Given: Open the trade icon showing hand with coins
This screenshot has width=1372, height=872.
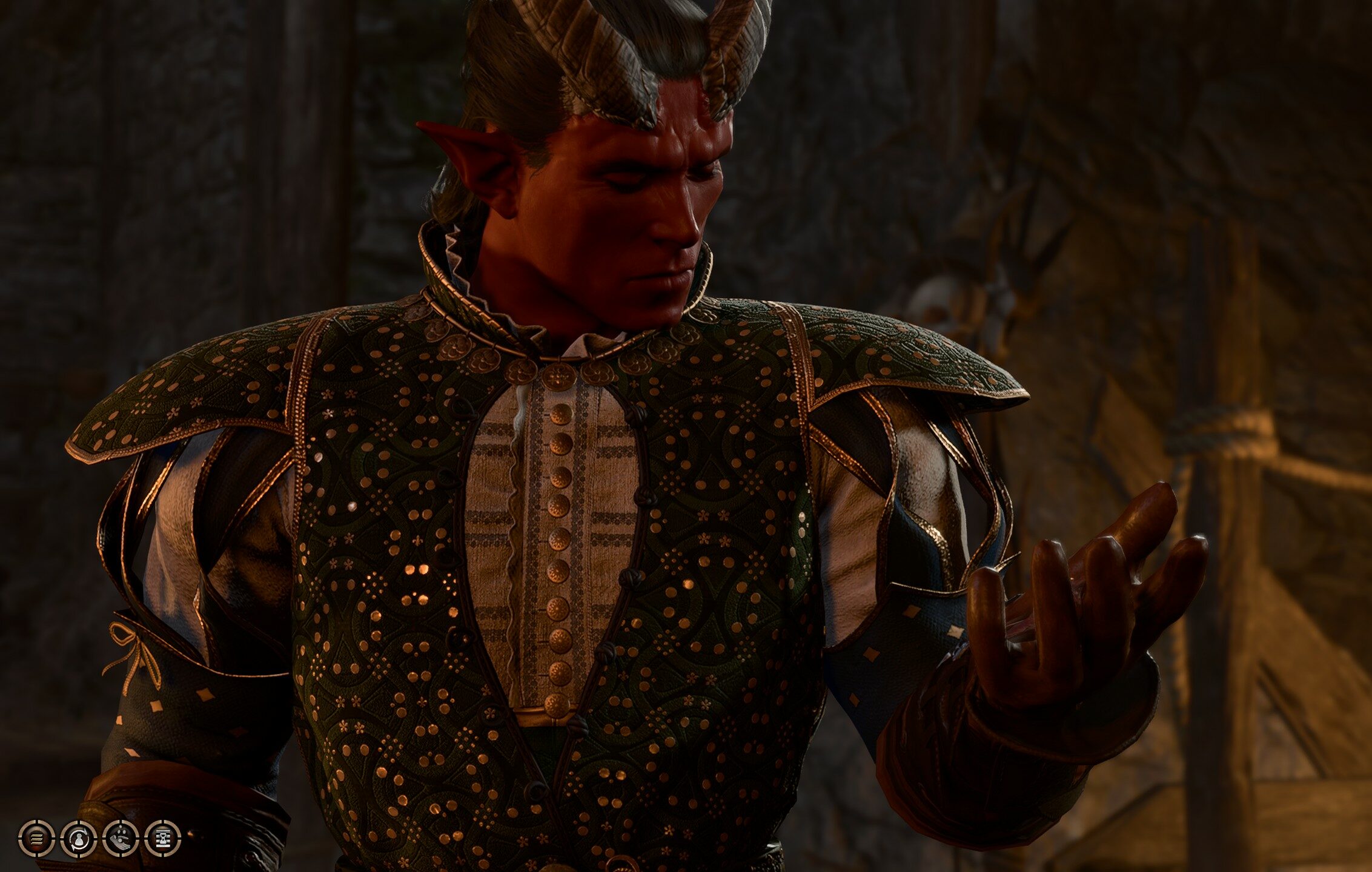Looking at the screenshot, I should point(121,839).
